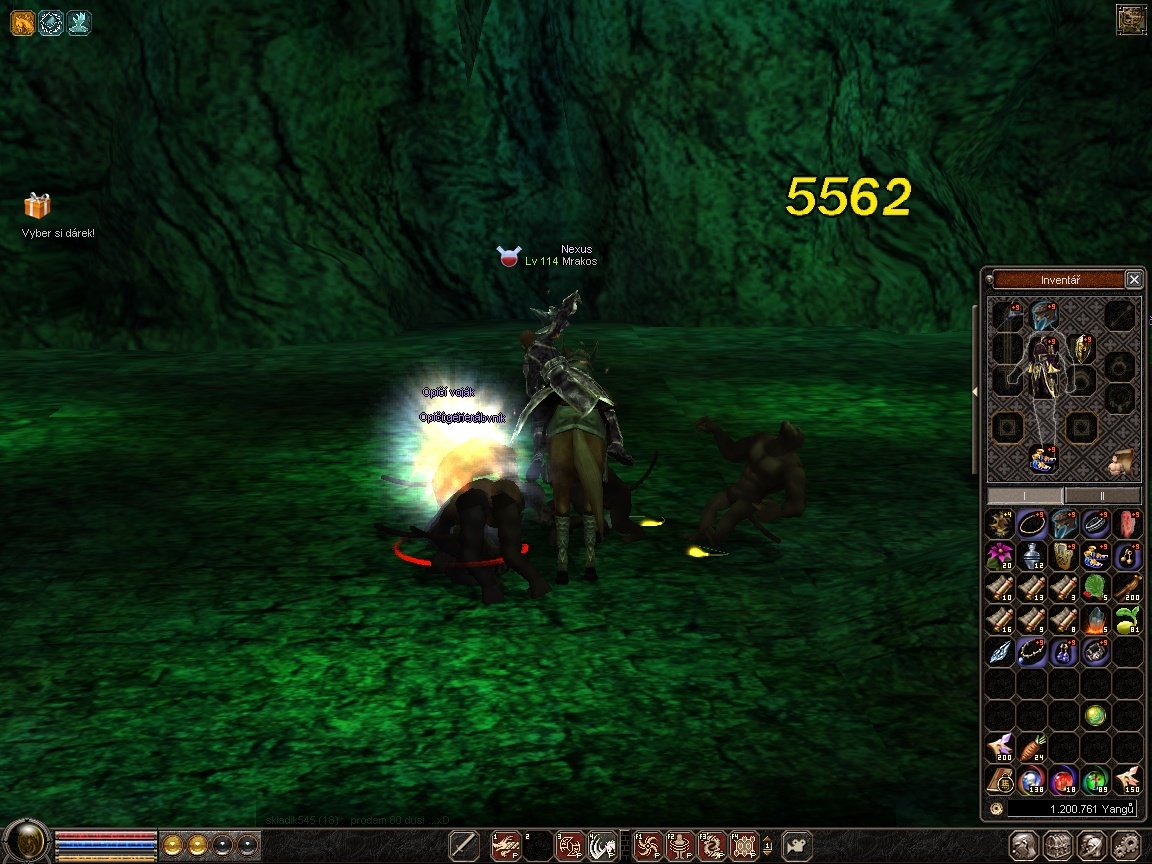Open the 'Vyber si dárek!' gift box
This screenshot has height=864, width=1152.
(37, 206)
